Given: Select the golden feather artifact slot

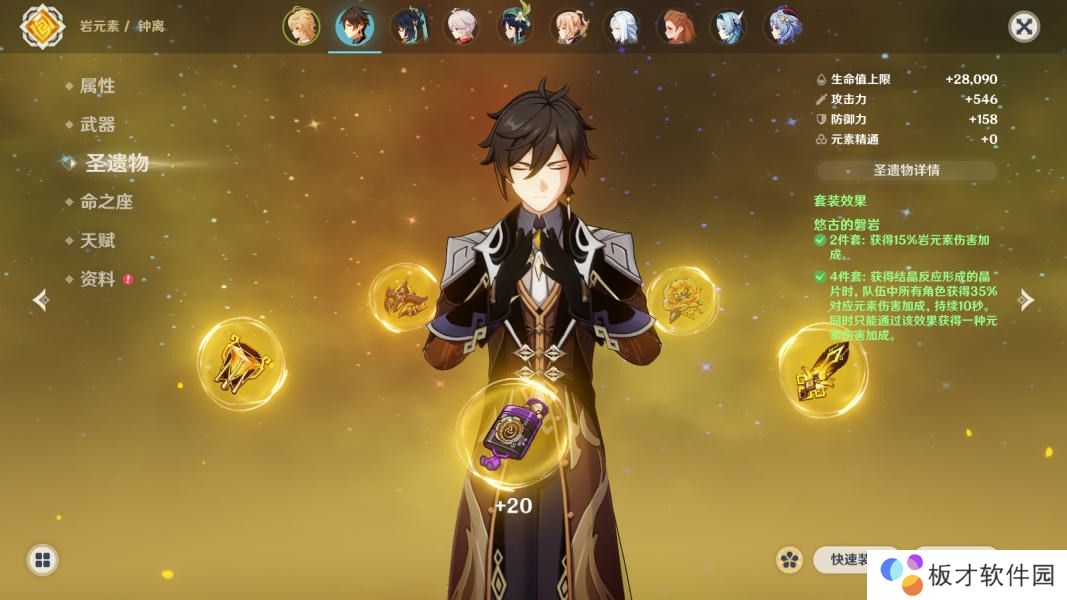Looking at the screenshot, I should [x=822, y=370].
